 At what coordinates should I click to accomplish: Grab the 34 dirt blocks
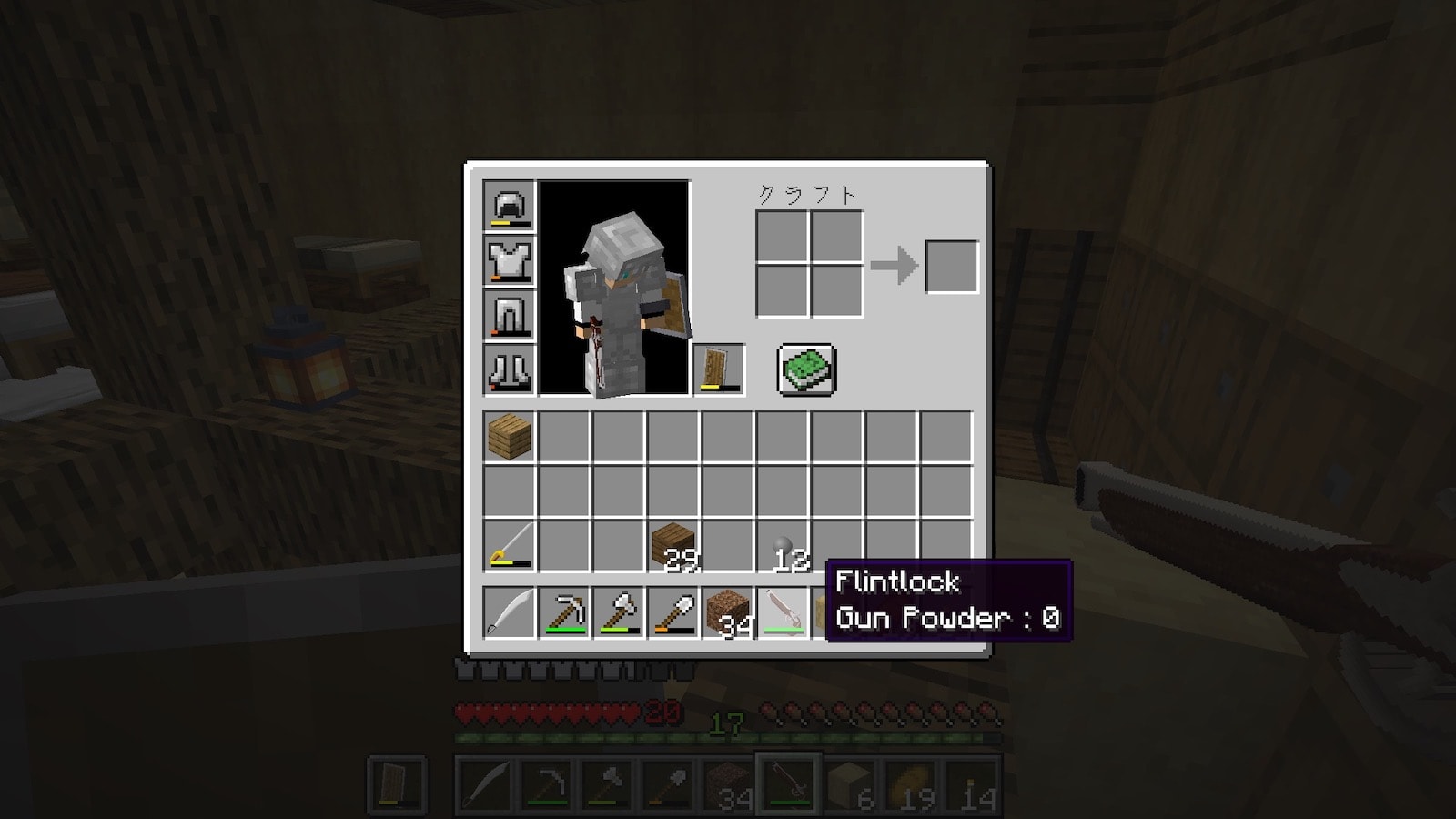[728, 612]
